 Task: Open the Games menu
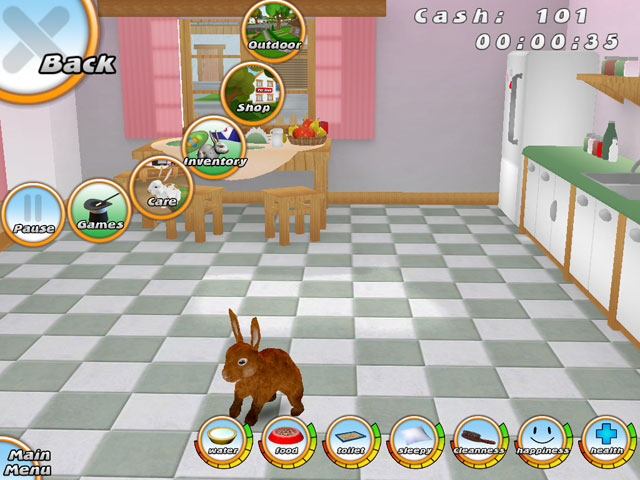(x=100, y=210)
